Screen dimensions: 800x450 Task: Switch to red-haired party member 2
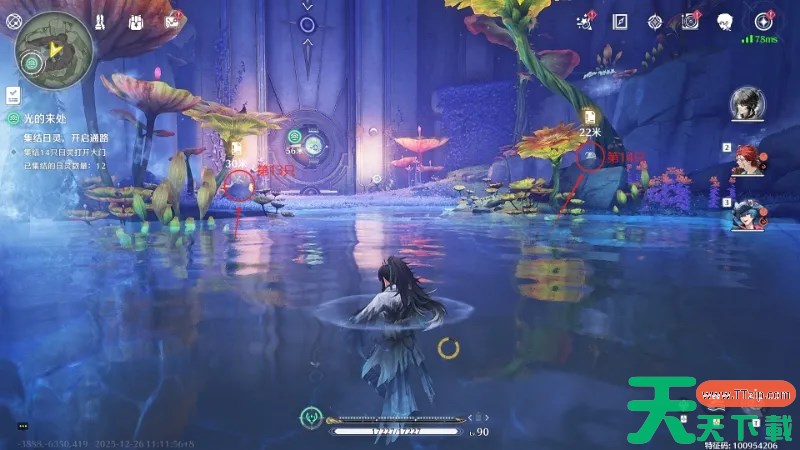[749, 160]
